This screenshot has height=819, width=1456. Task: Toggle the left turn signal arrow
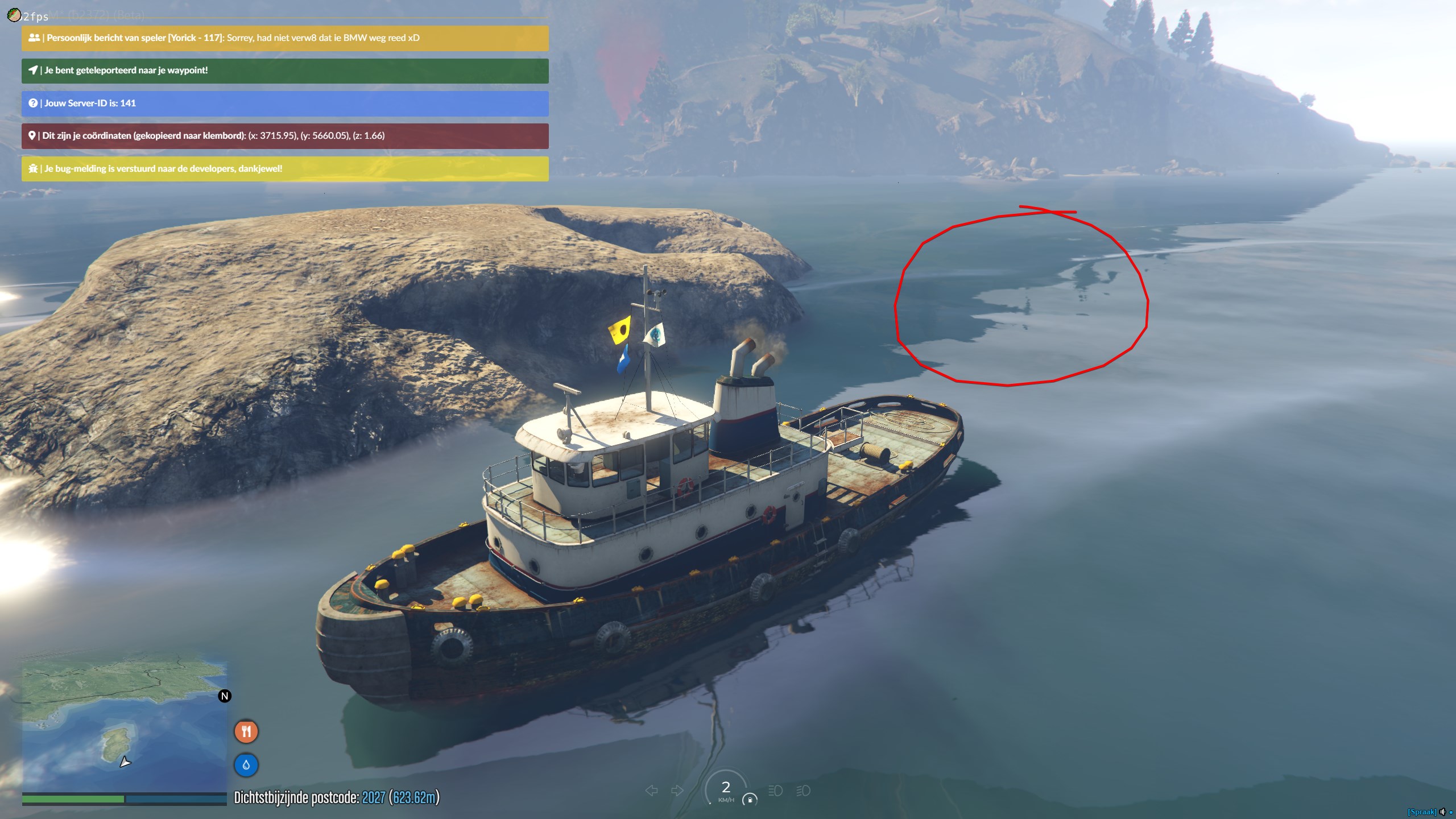point(652,791)
